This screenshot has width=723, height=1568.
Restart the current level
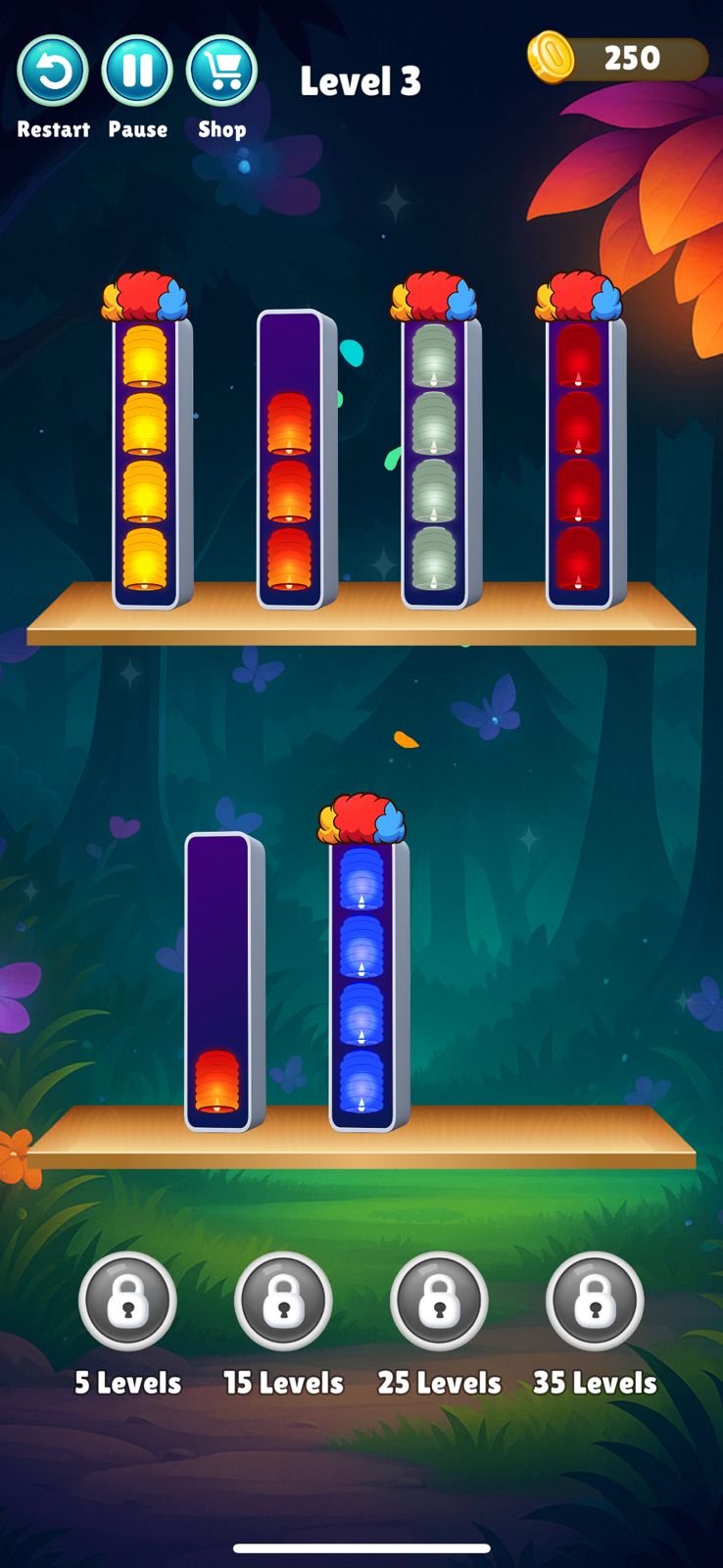tap(53, 72)
